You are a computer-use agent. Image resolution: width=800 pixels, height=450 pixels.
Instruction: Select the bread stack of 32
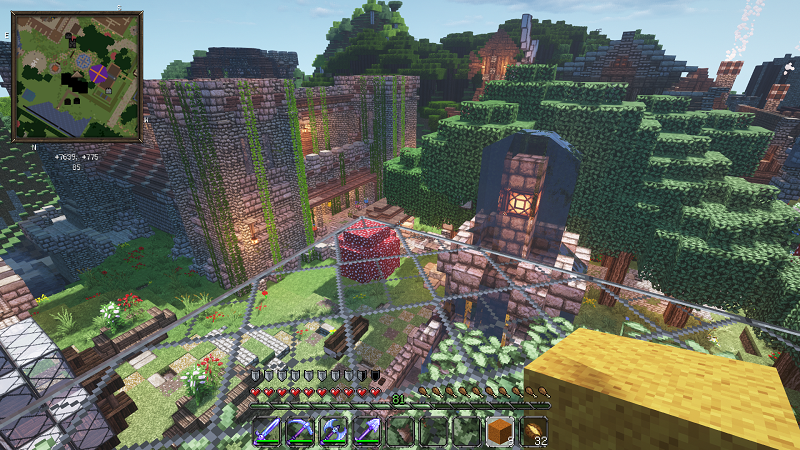click(x=534, y=431)
